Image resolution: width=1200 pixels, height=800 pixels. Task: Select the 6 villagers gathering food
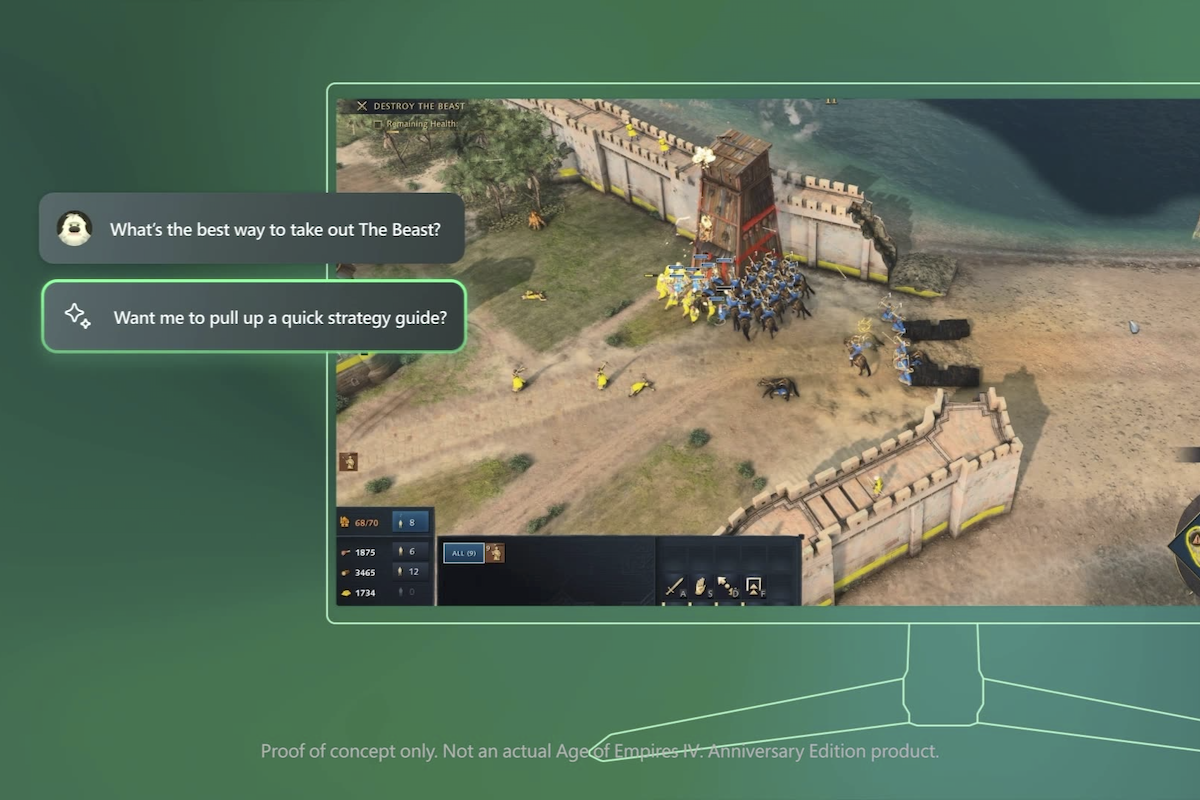click(410, 551)
